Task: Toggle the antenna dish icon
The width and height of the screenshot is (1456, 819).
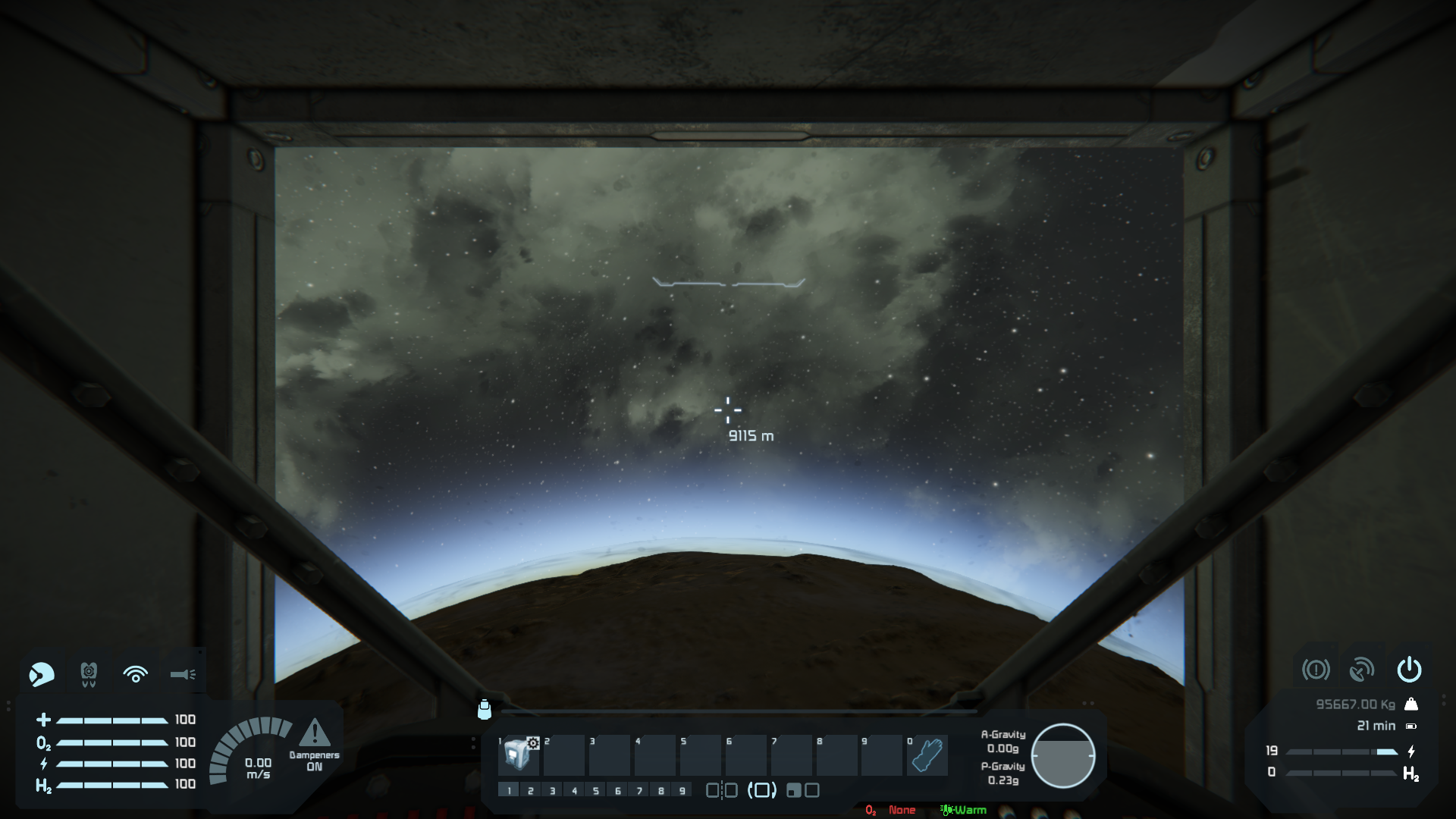Action: coord(1362,670)
